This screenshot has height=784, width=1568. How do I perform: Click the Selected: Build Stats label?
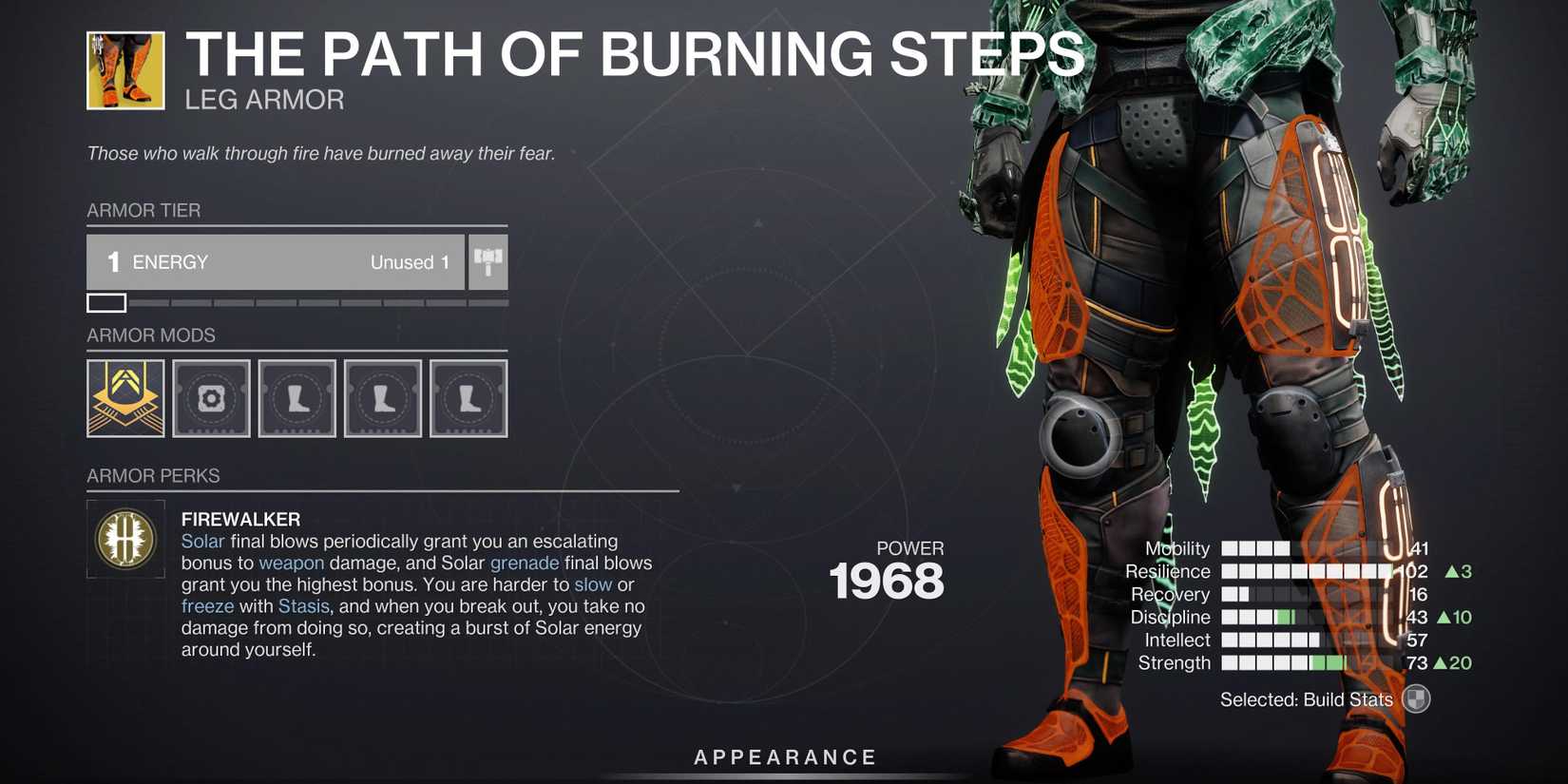coord(1306,698)
